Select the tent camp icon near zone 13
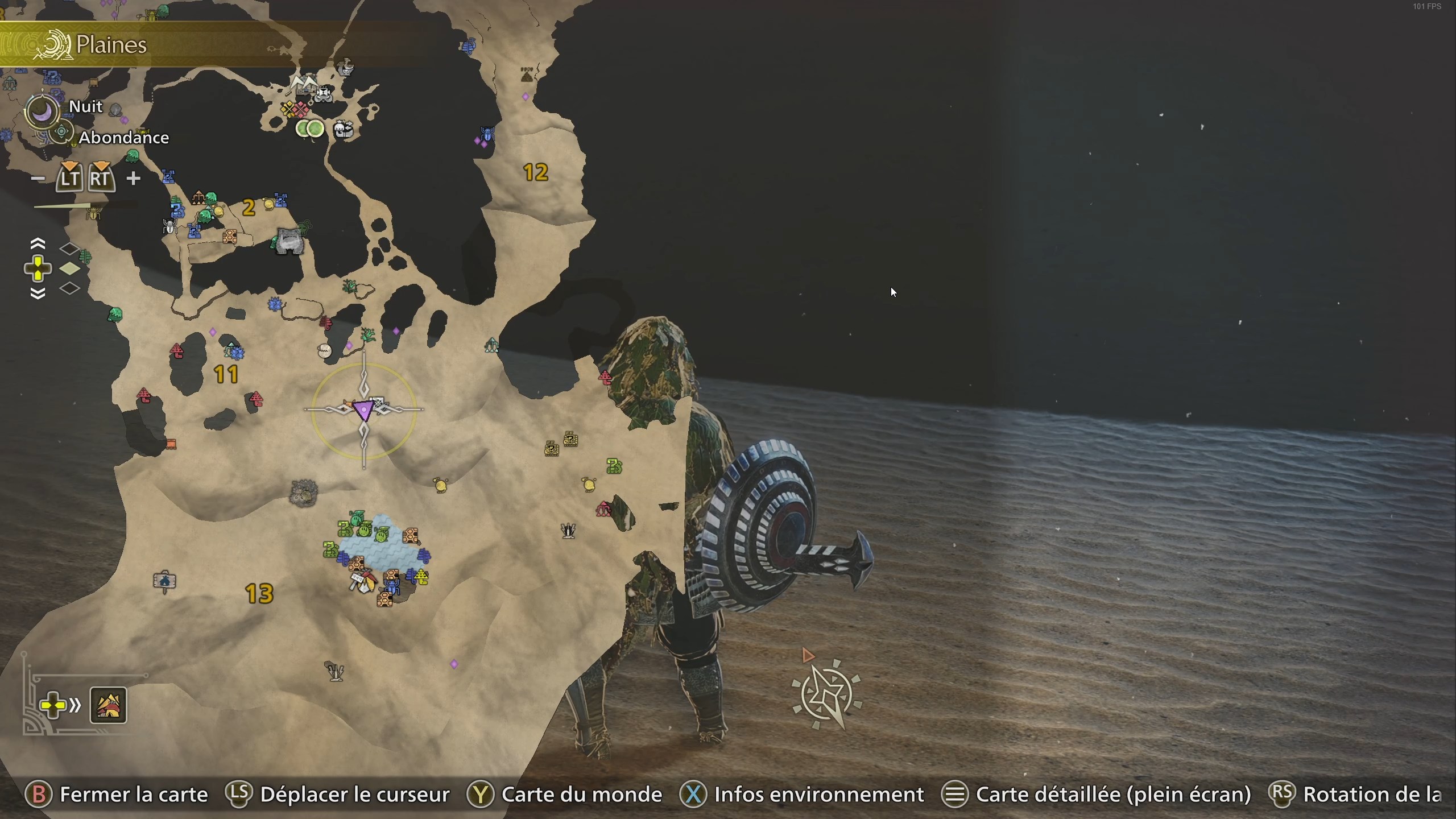The width and height of the screenshot is (1456, 819). [164, 579]
